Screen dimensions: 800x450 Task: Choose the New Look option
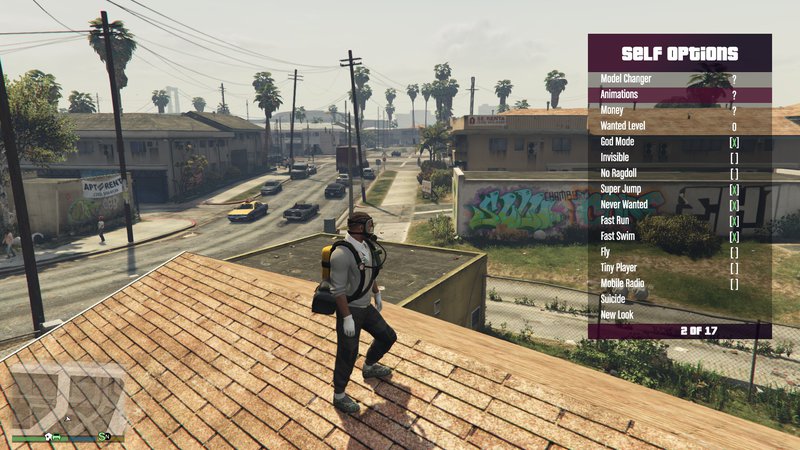pos(680,316)
